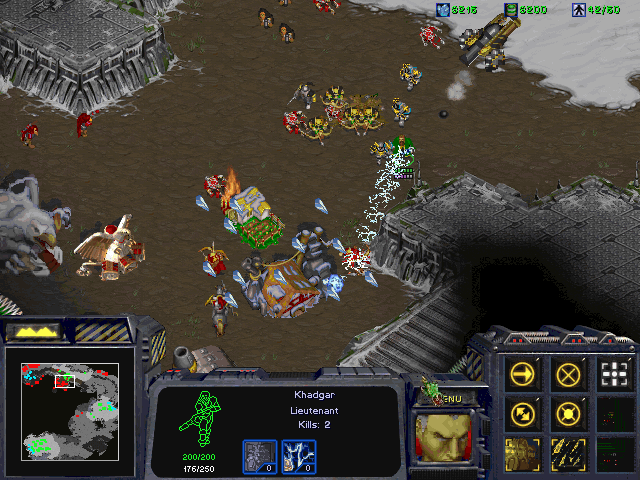Issue the Stop command
Screen dimensions: 640x480
567,374
